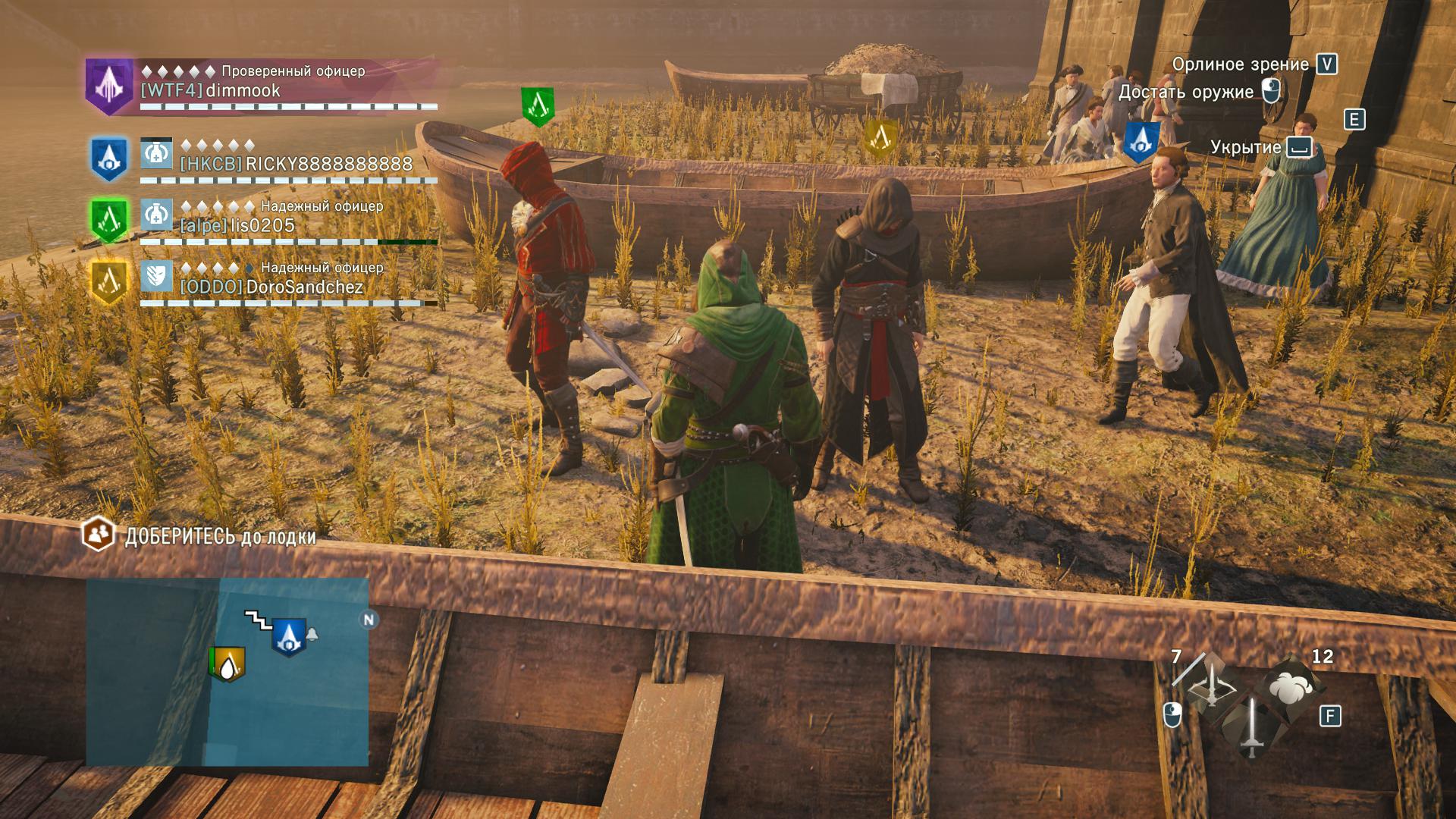Click the yellow player marker above the black-hooded assassin
This screenshot has width=1456, height=819.
(x=880, y=138)
